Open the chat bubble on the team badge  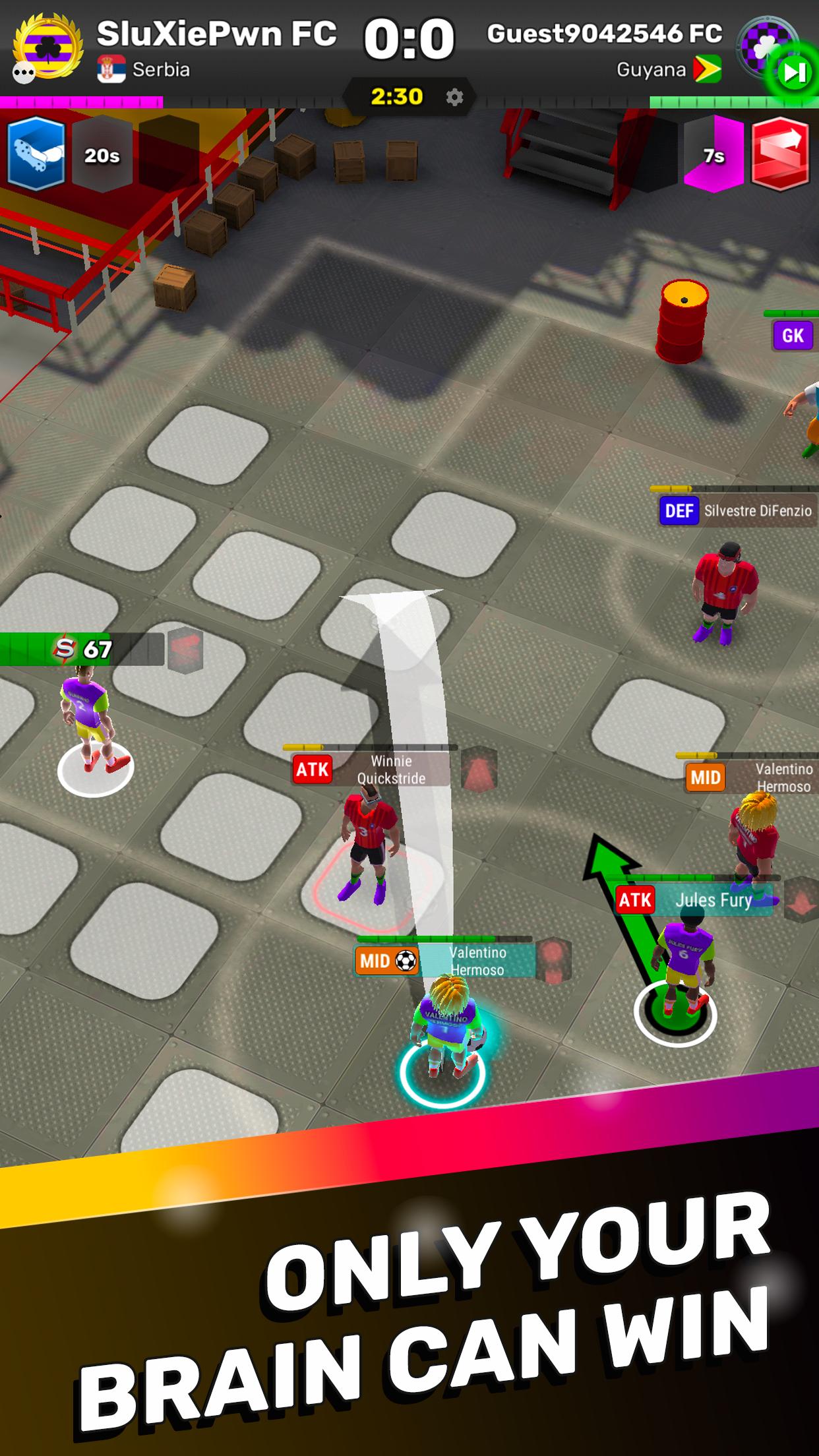tap(24, 73)
